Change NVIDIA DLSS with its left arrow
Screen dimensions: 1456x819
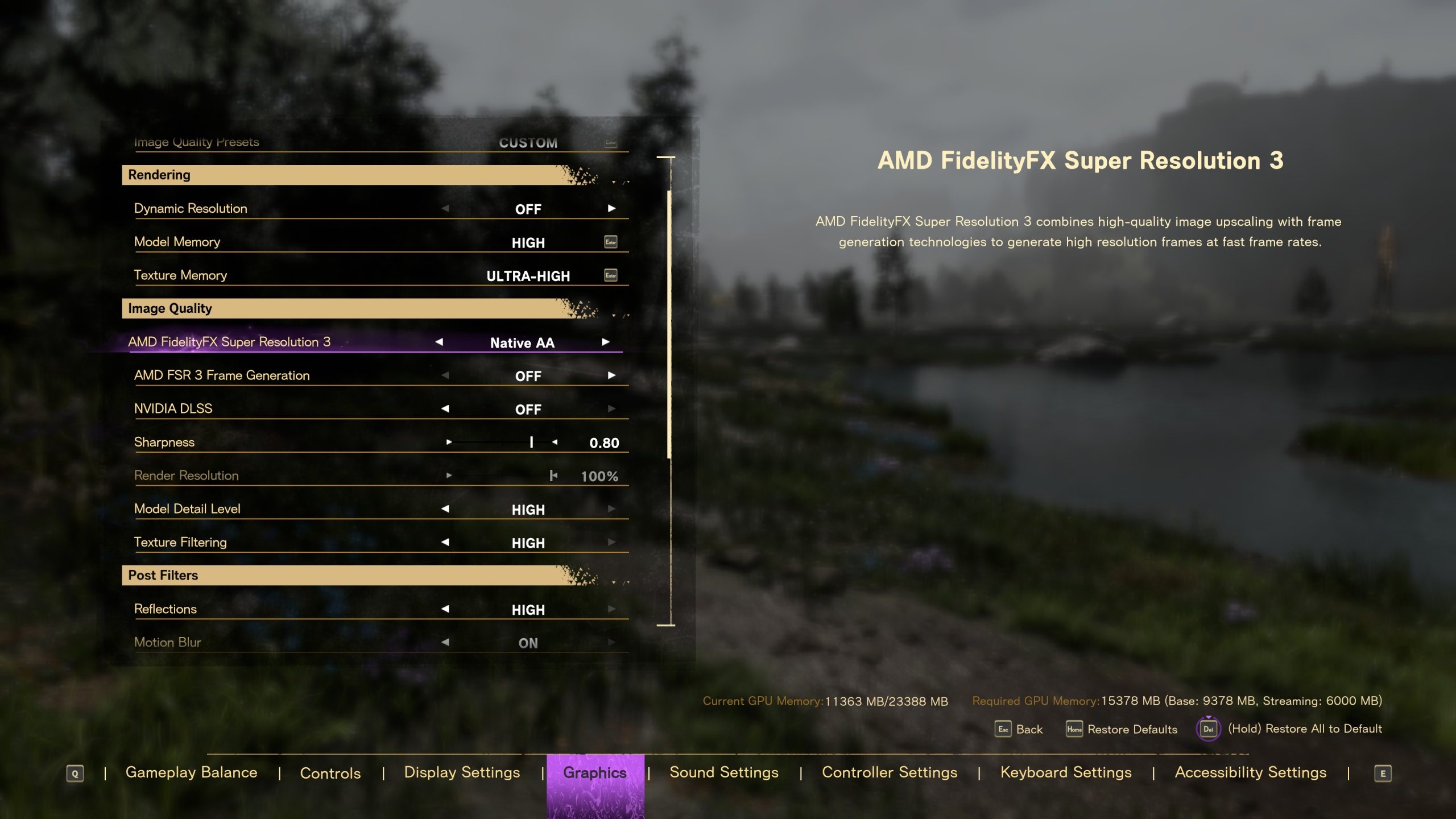point(445,408)
